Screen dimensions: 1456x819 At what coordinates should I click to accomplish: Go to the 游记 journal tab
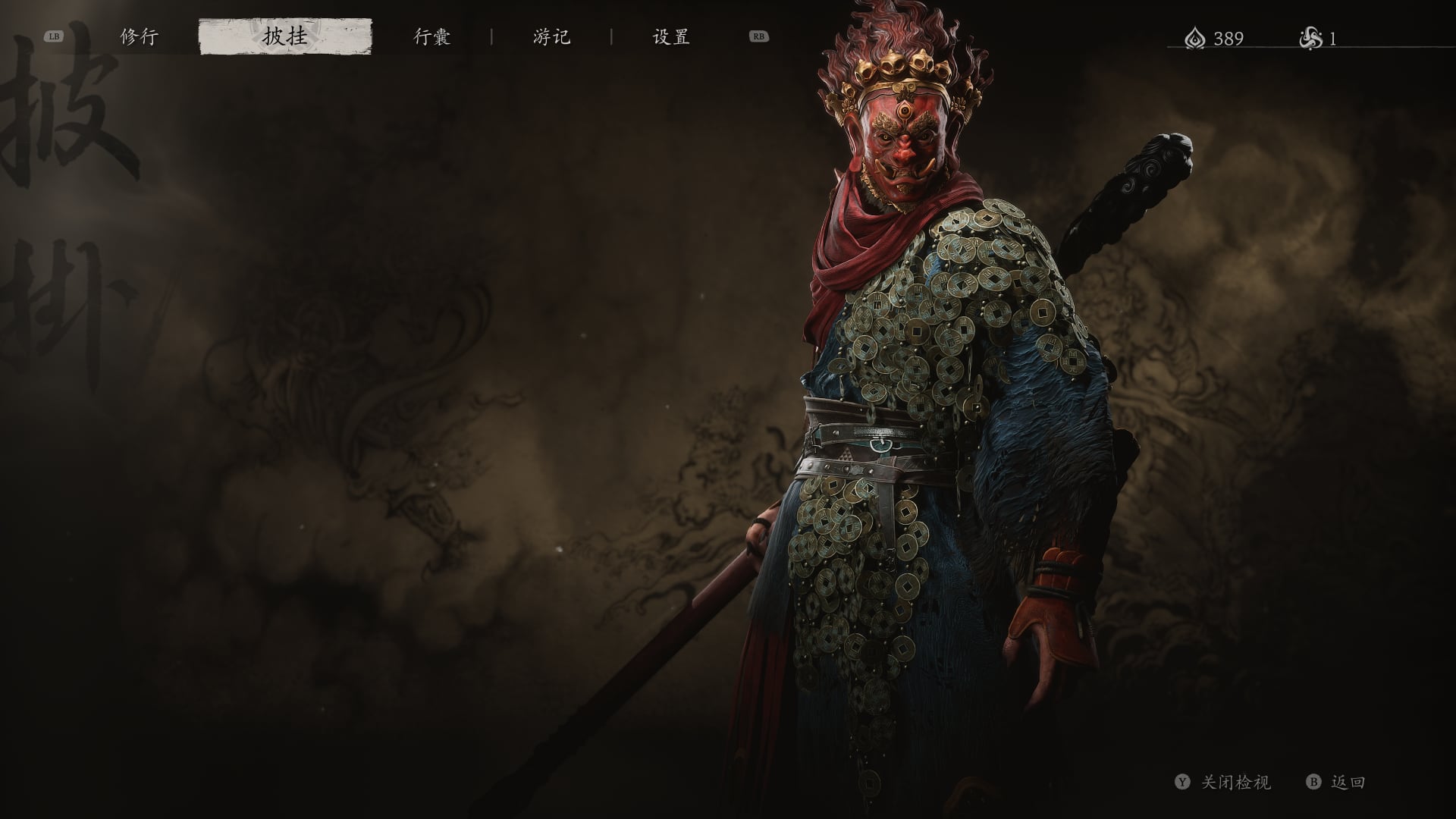pyautogui.click(x=551, y=36)
